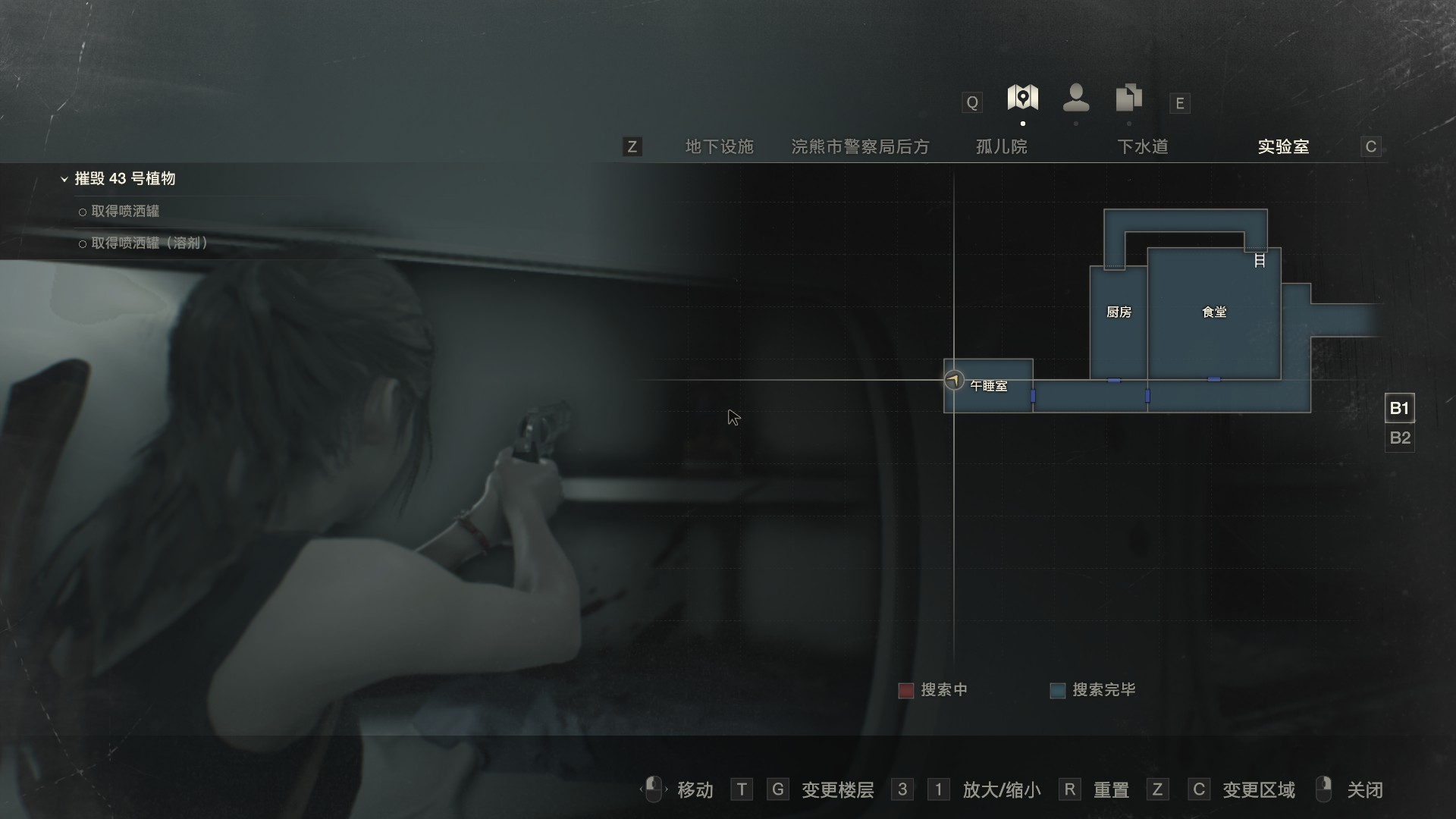Select the 实验室 area tab
1456x819 pixels.
point(1283,147)
